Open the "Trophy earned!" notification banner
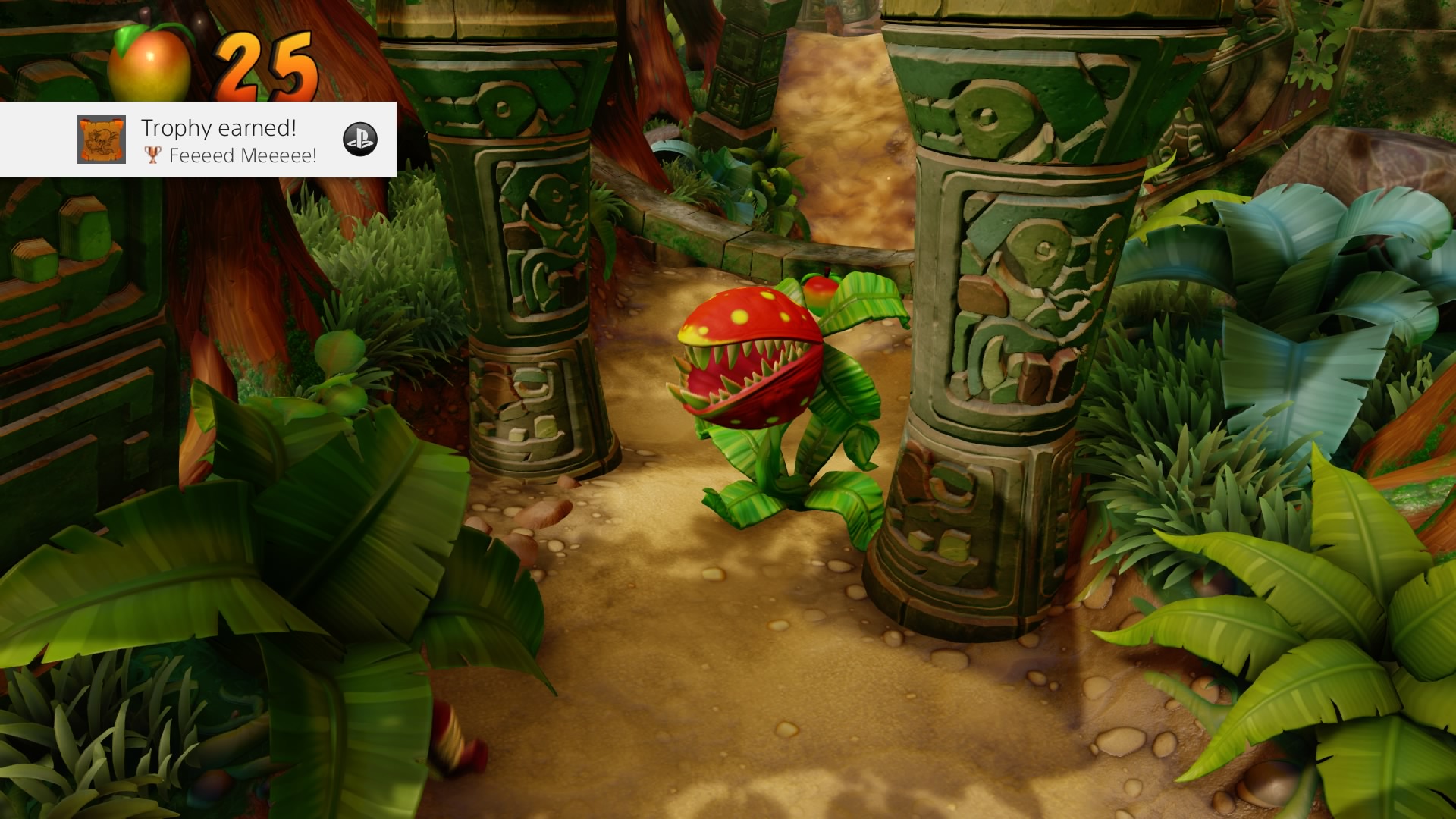Image resolution: width=1456 pixels, height=819 pixels. (x=227, y=140)
